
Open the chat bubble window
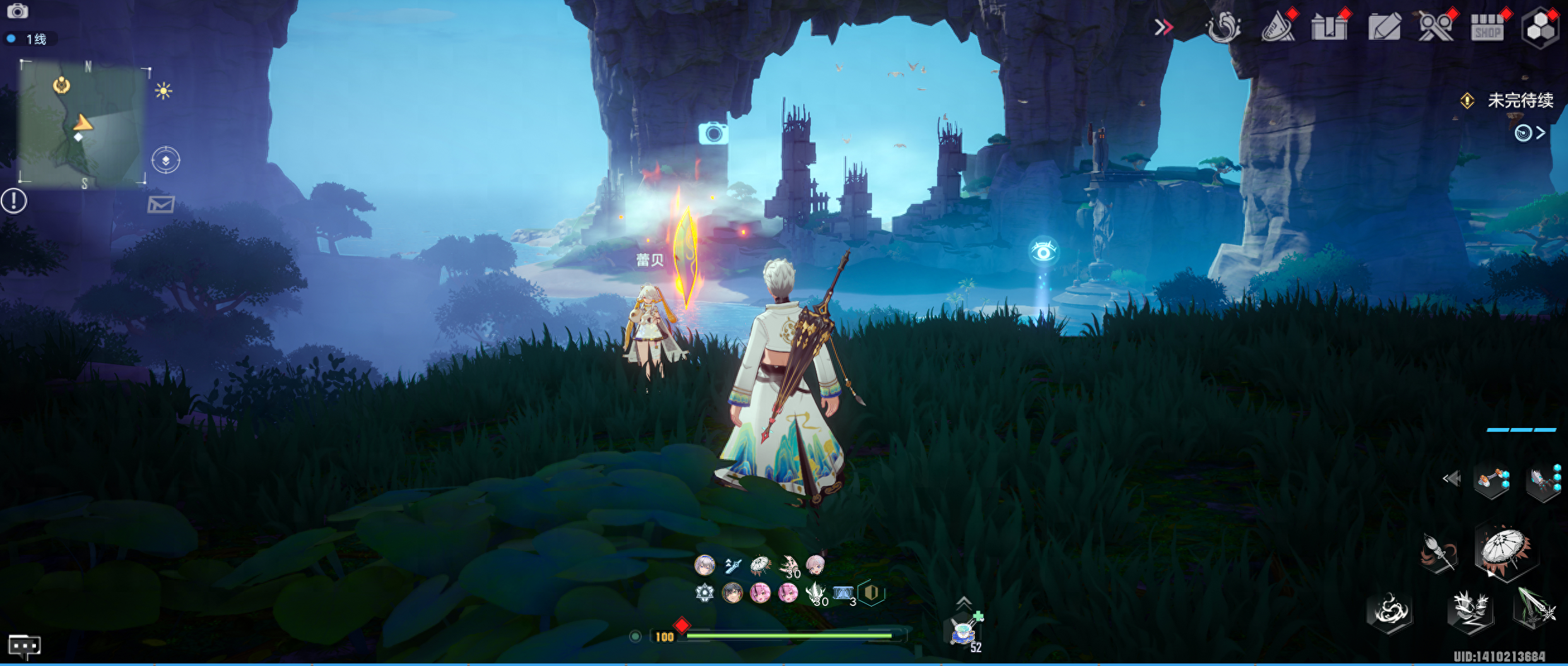[x=24, y=646]
